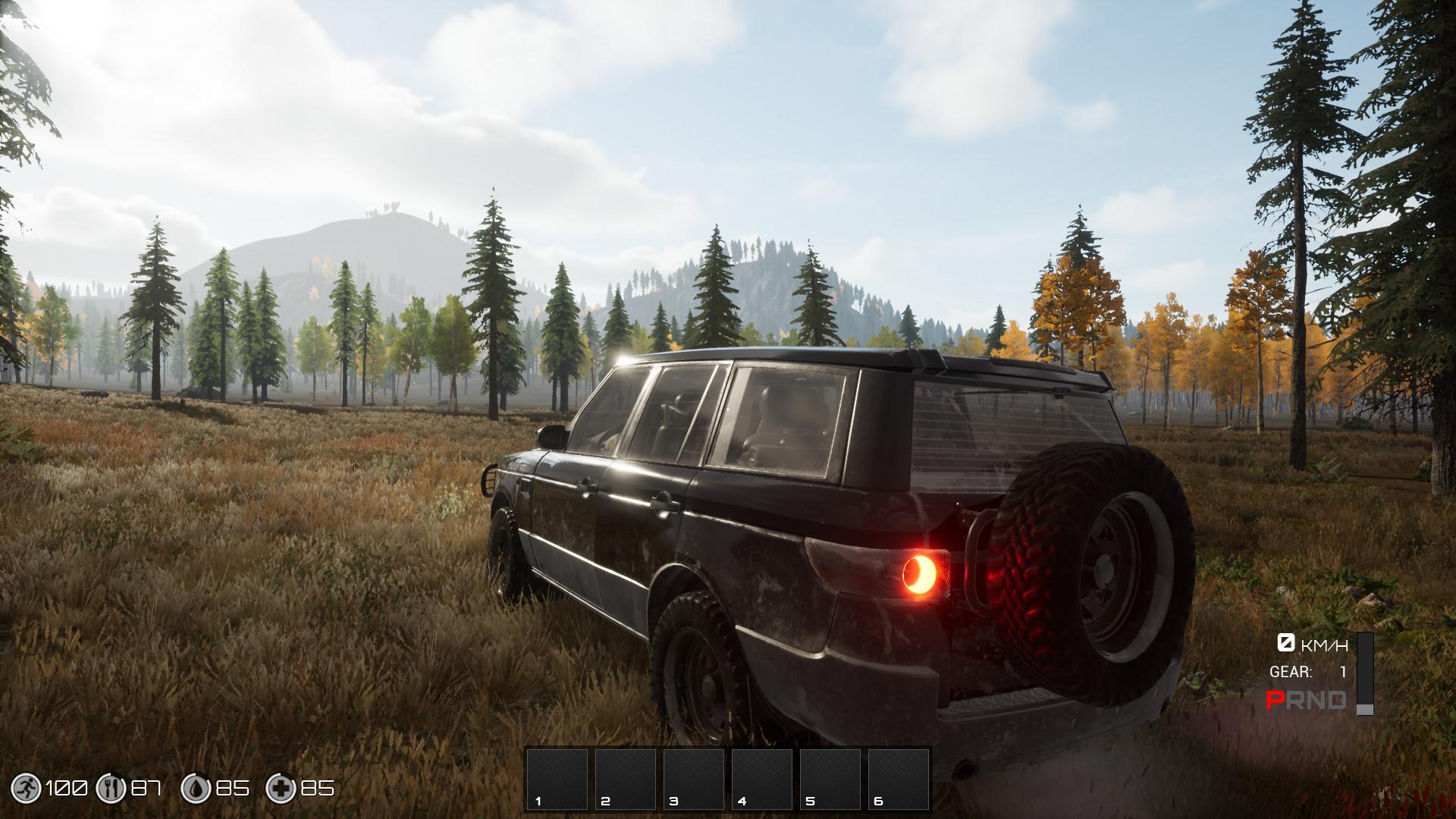Click hotbar slot number 6

click(898, 779)
